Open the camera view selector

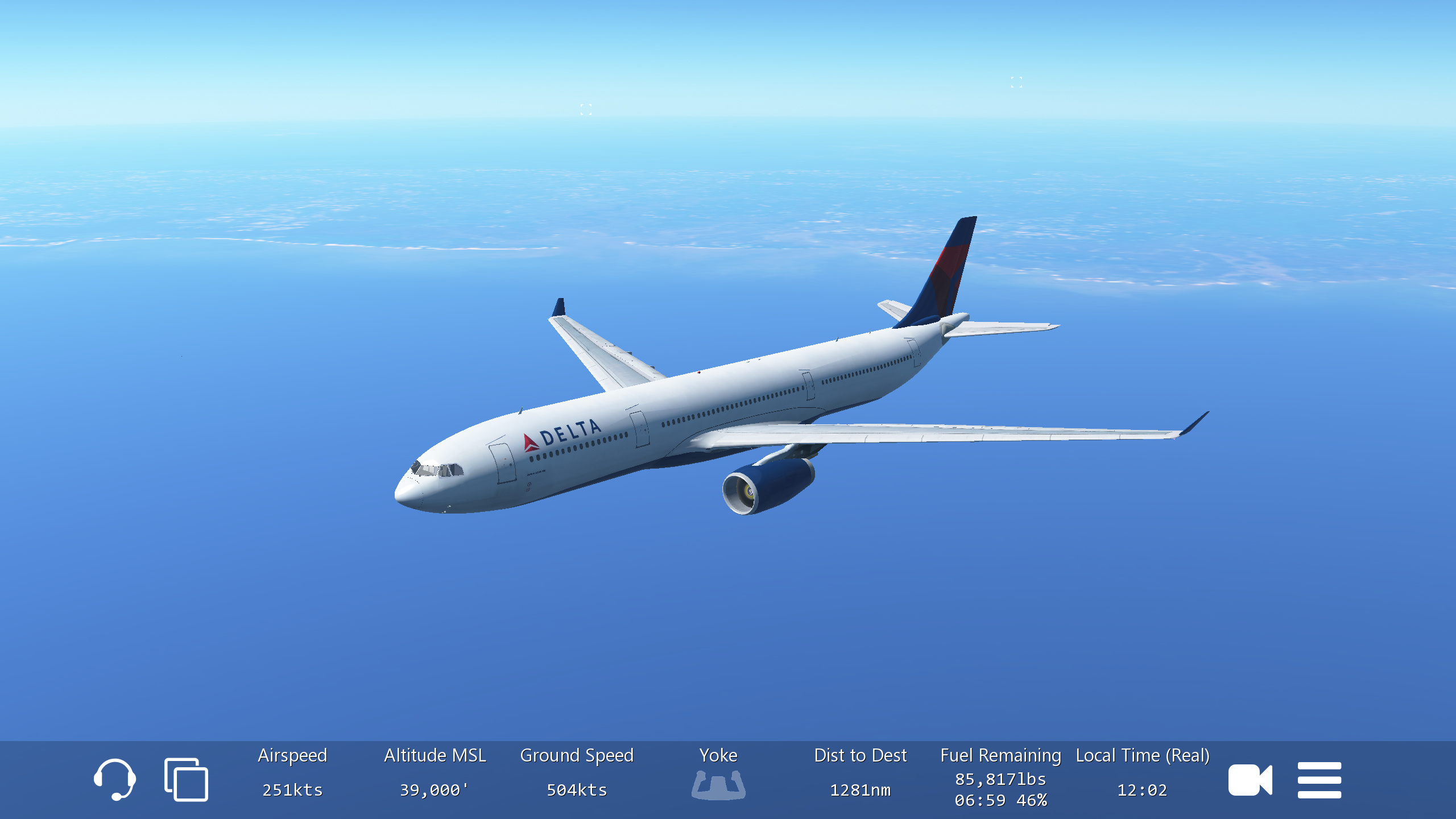pos(1250,780)
